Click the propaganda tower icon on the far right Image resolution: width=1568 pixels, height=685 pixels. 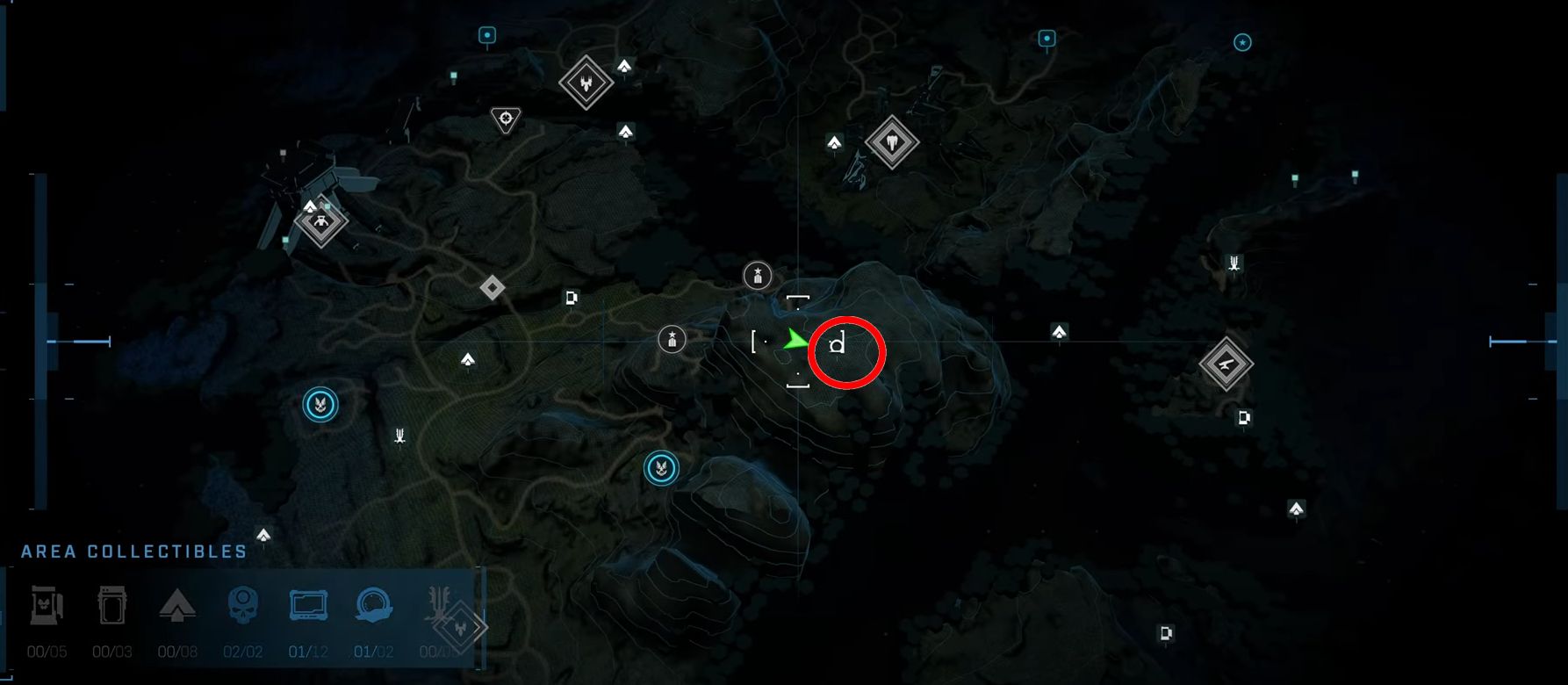1233,261
